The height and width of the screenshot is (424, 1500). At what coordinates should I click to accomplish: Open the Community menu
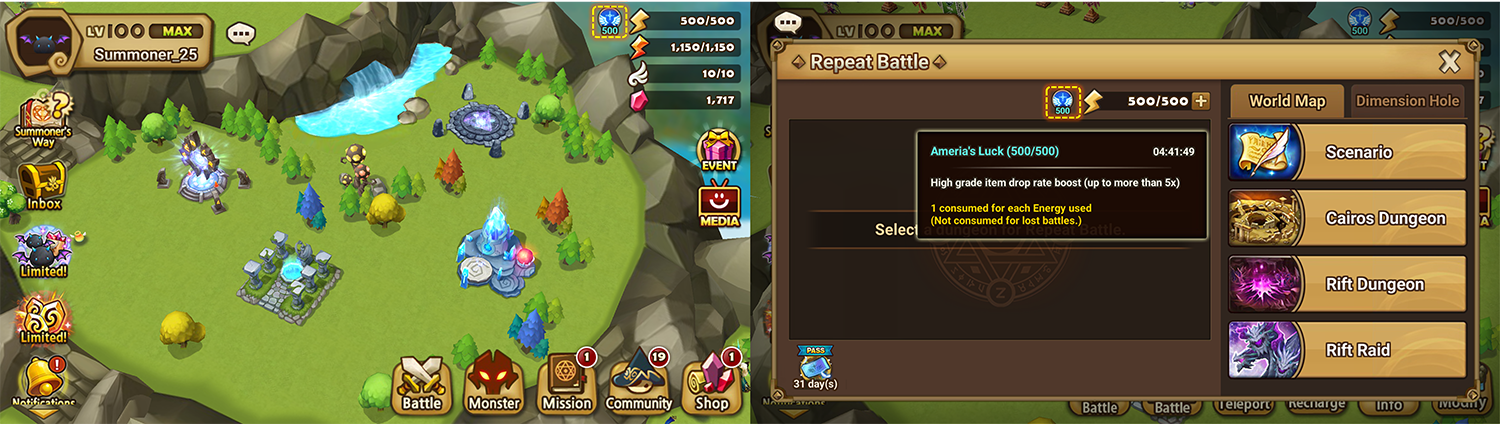click(x=638, y=383)
